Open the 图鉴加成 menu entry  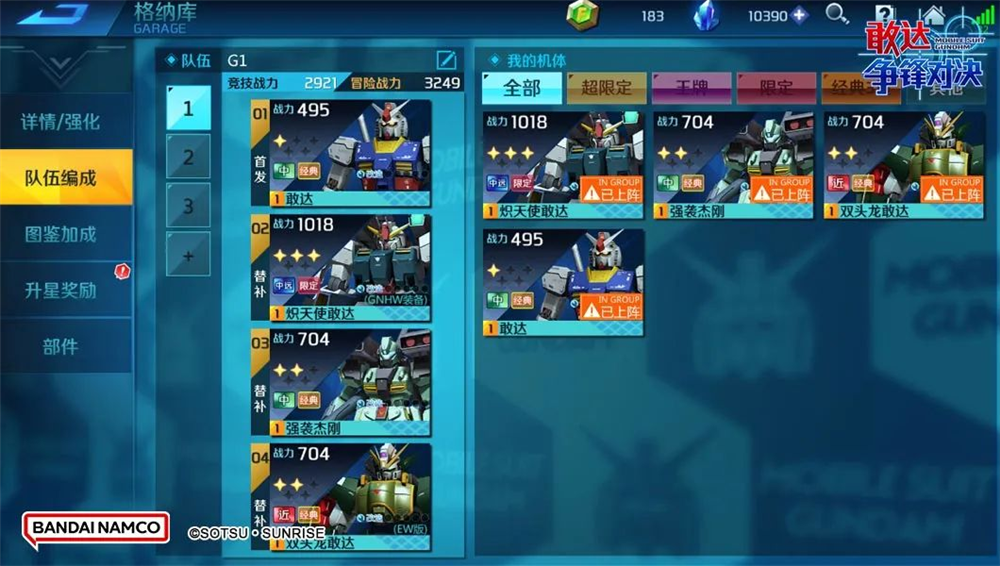point(61,234)
